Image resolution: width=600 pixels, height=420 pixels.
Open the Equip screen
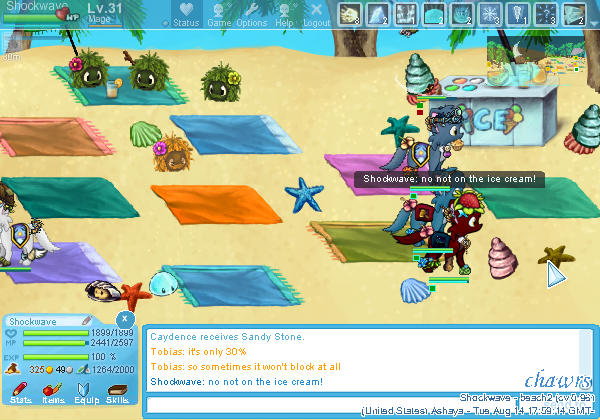pos(85,390)
